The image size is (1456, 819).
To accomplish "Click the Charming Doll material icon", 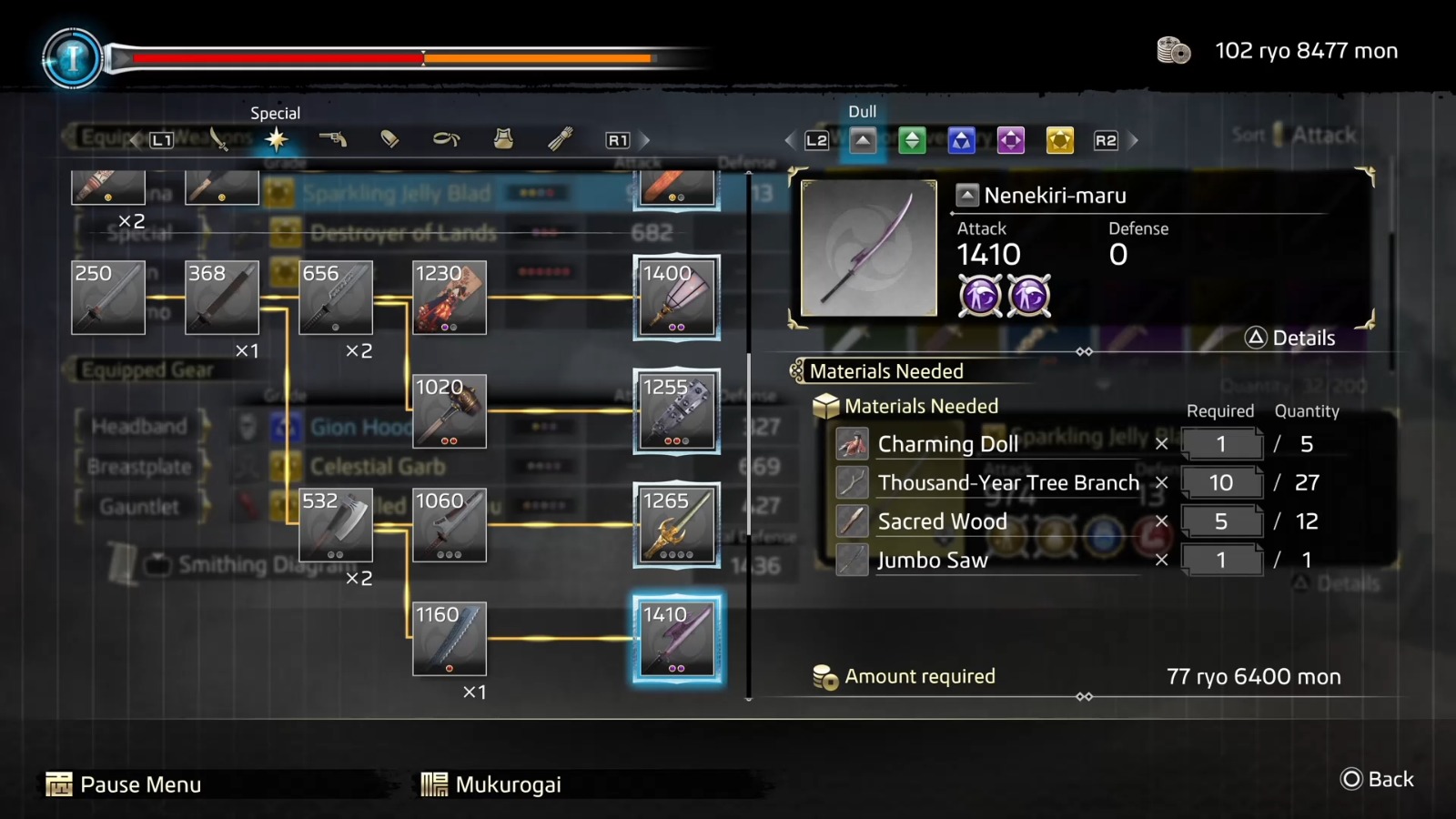I will (x=852, y=444).
